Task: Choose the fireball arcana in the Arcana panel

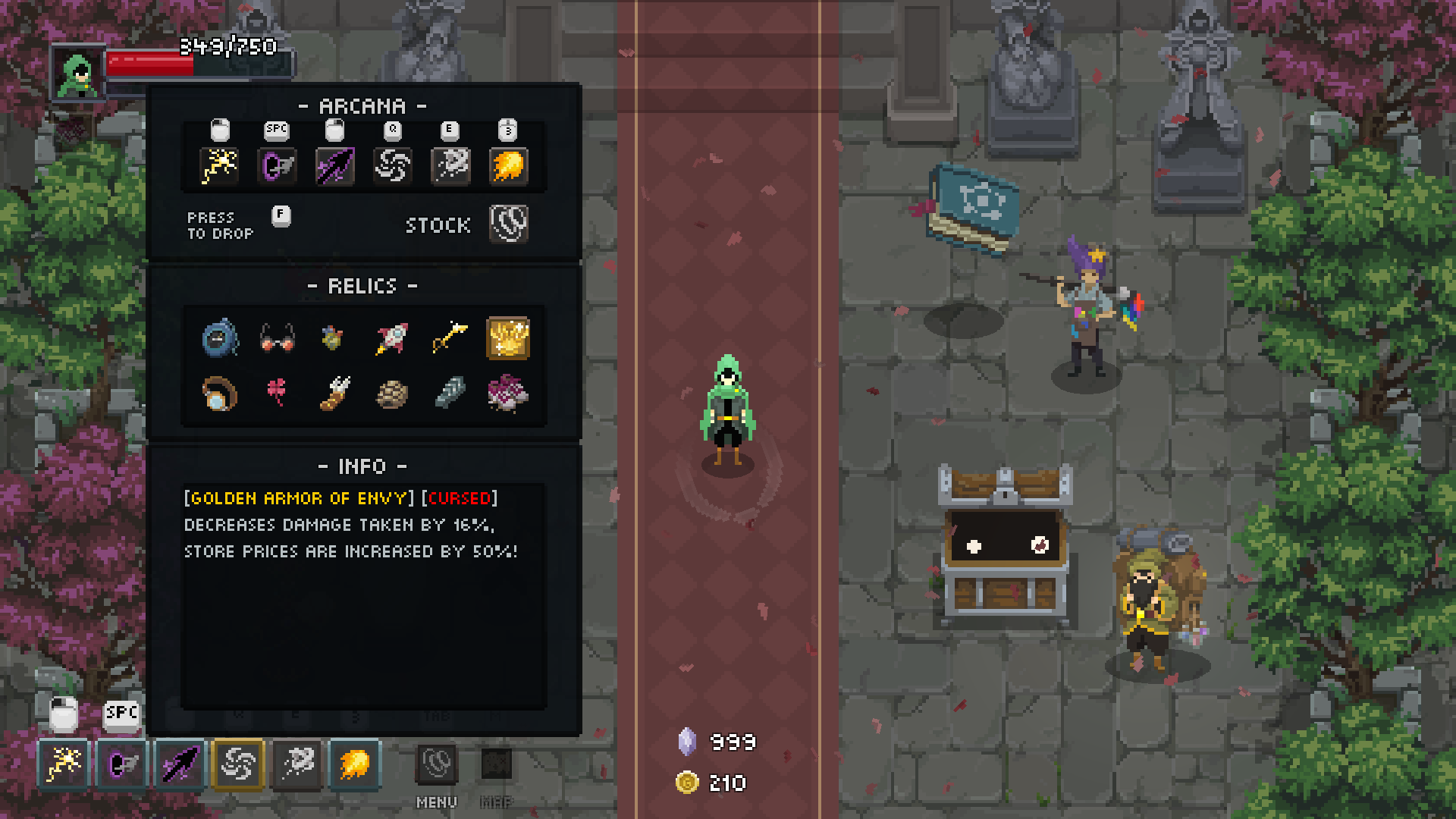Action: (x=508, y=165)
